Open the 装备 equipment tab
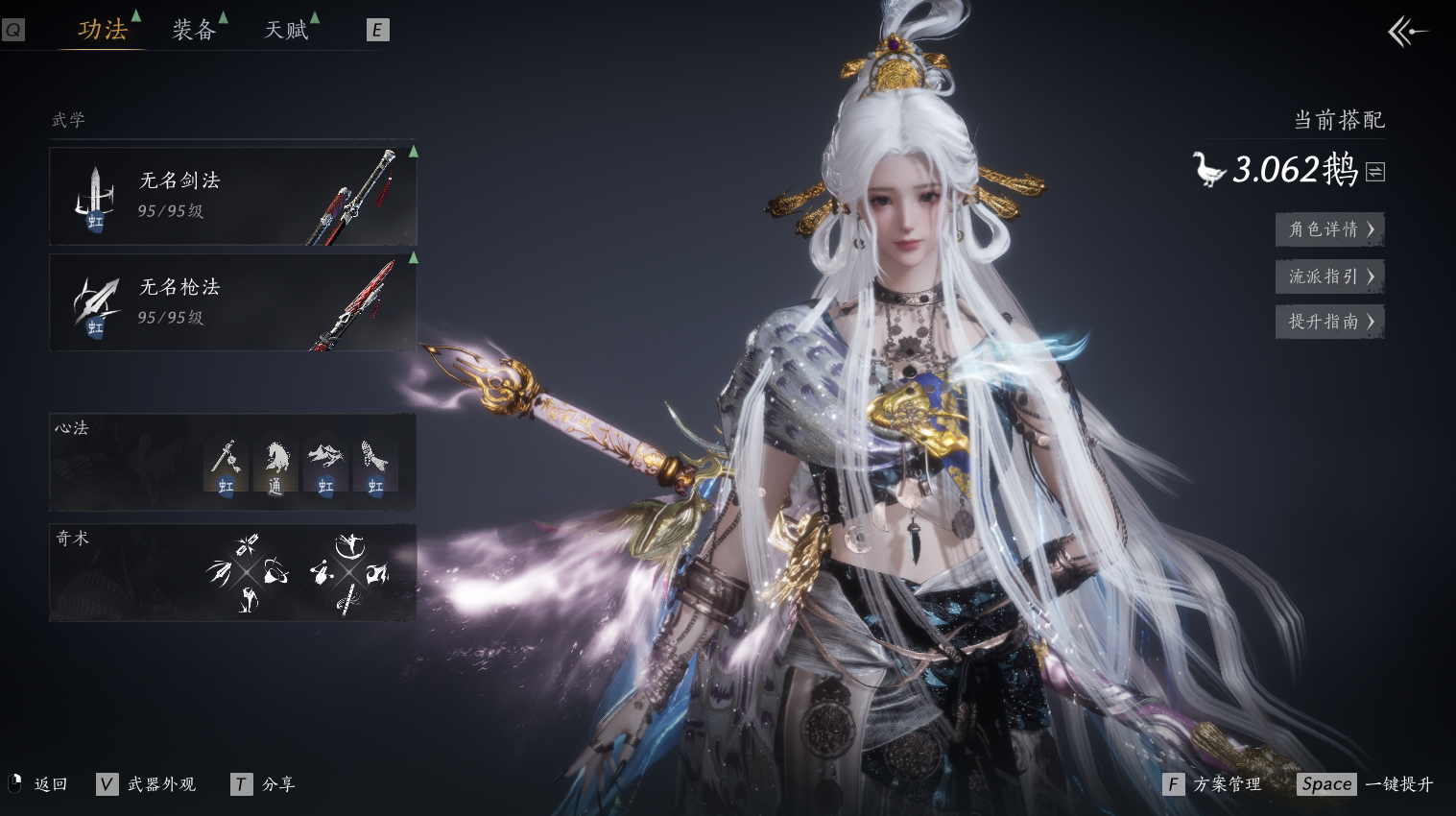This screenshot has width=1456, height=816. (194, 30)
